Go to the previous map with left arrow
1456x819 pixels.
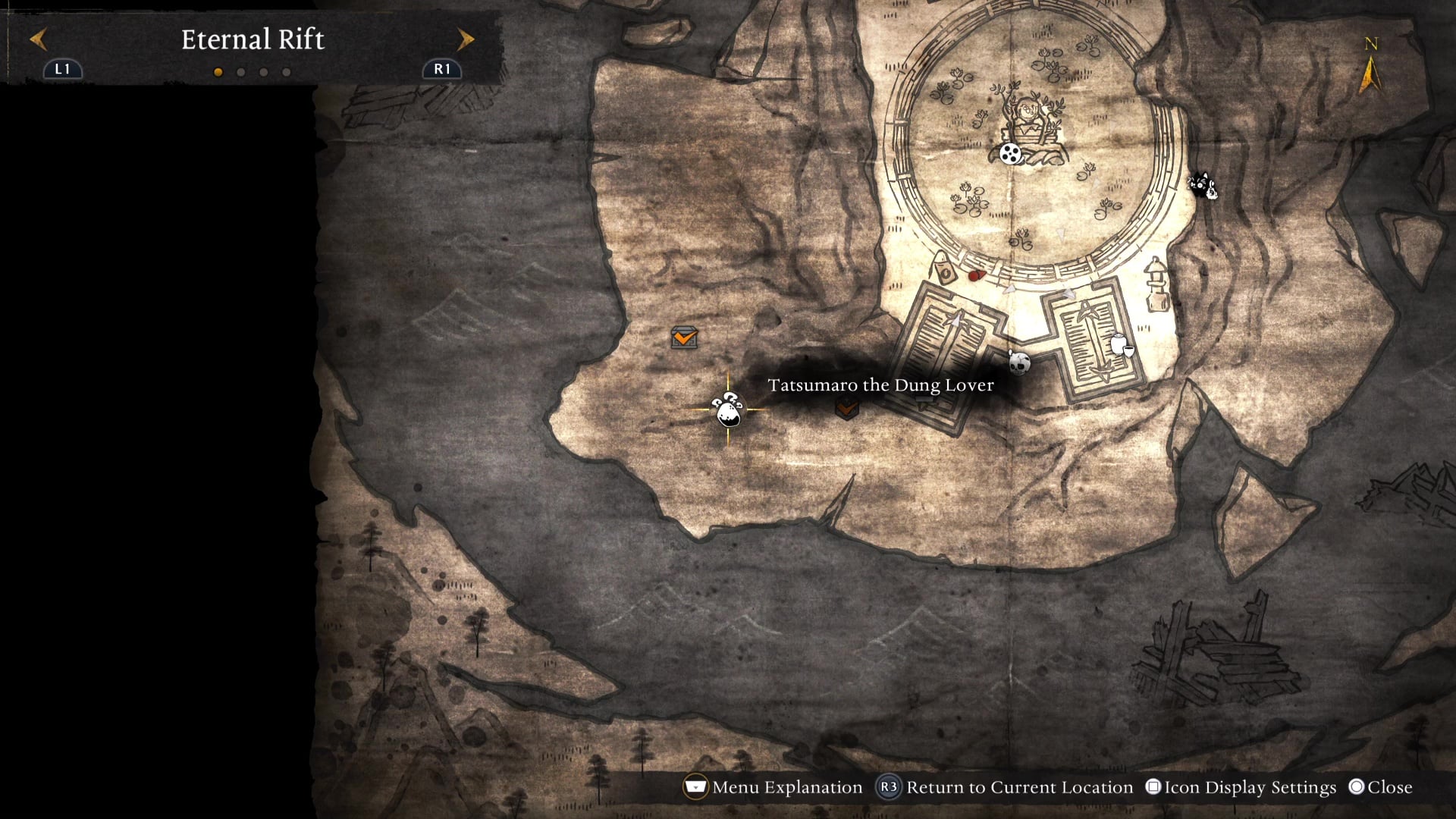coord(39,39)
